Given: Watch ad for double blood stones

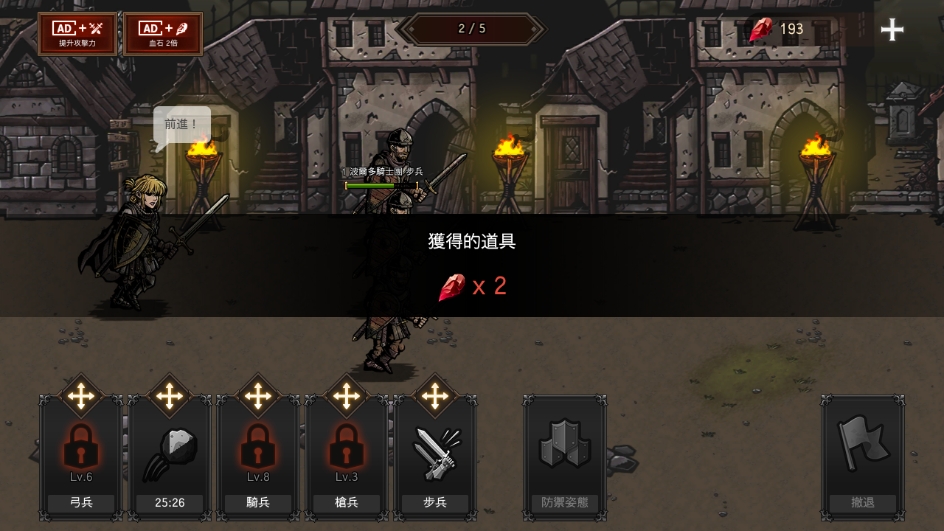Looking at the screenshot, I should tap(163, 33).
